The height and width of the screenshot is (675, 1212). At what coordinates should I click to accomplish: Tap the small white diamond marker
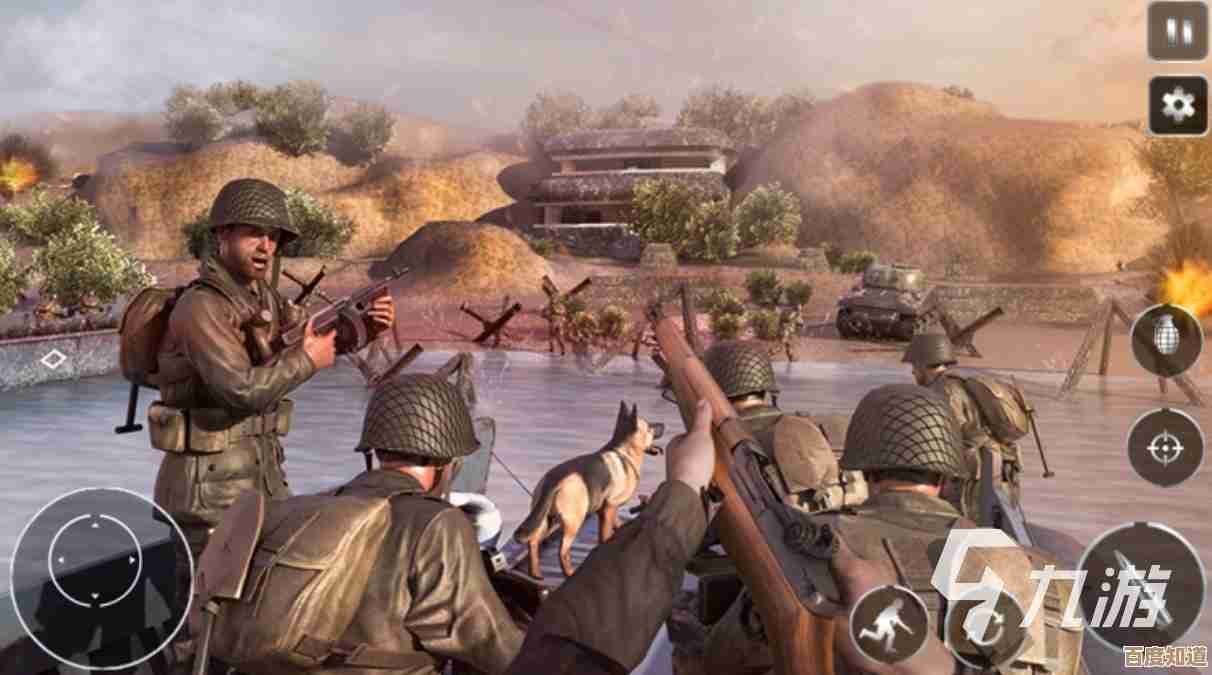[x=53, y=358]
